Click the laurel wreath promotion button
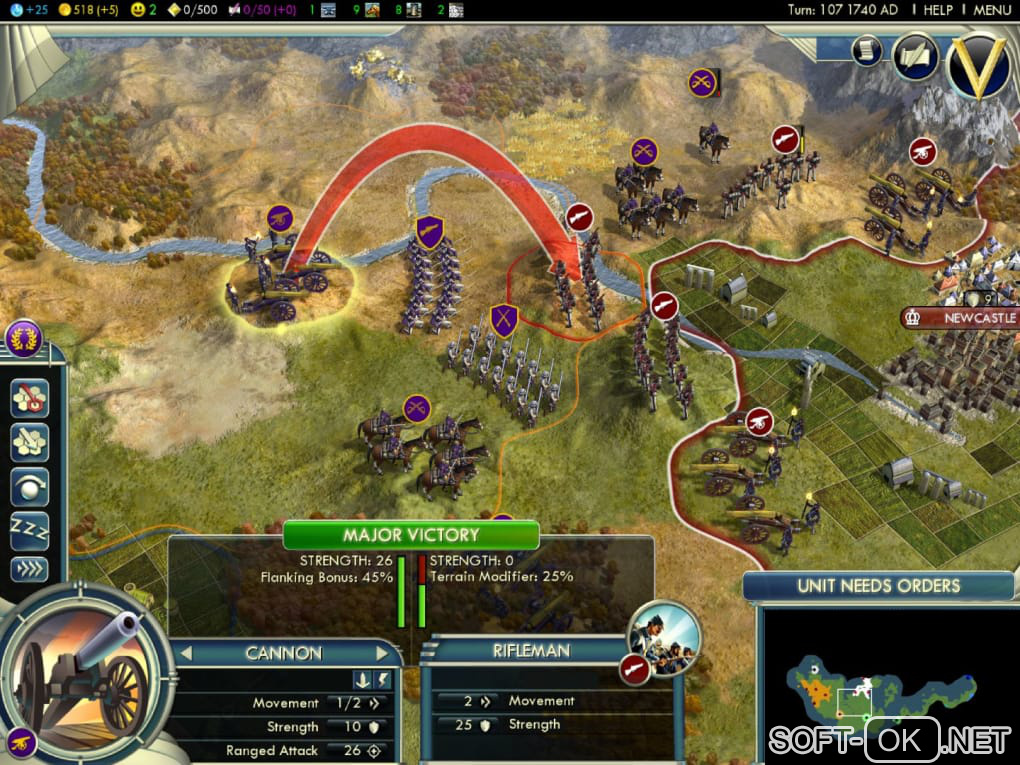This screenshot has width=1020, height=765. (23, 339)
